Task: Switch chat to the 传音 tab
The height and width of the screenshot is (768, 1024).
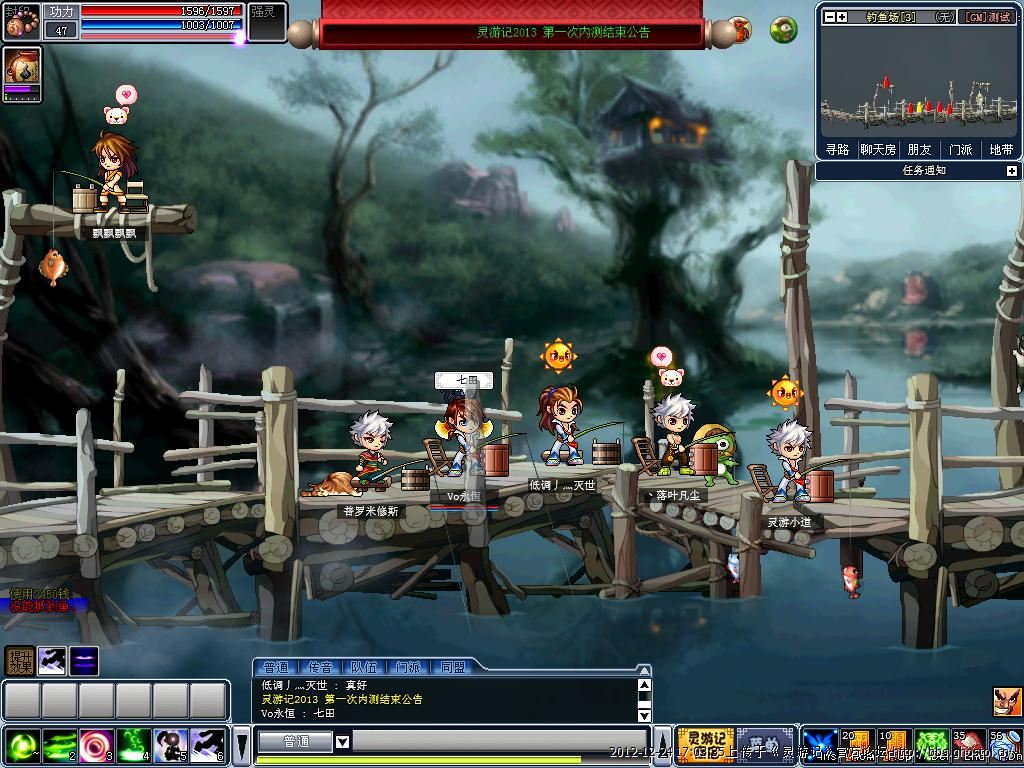Action: [x=320, y=667]
